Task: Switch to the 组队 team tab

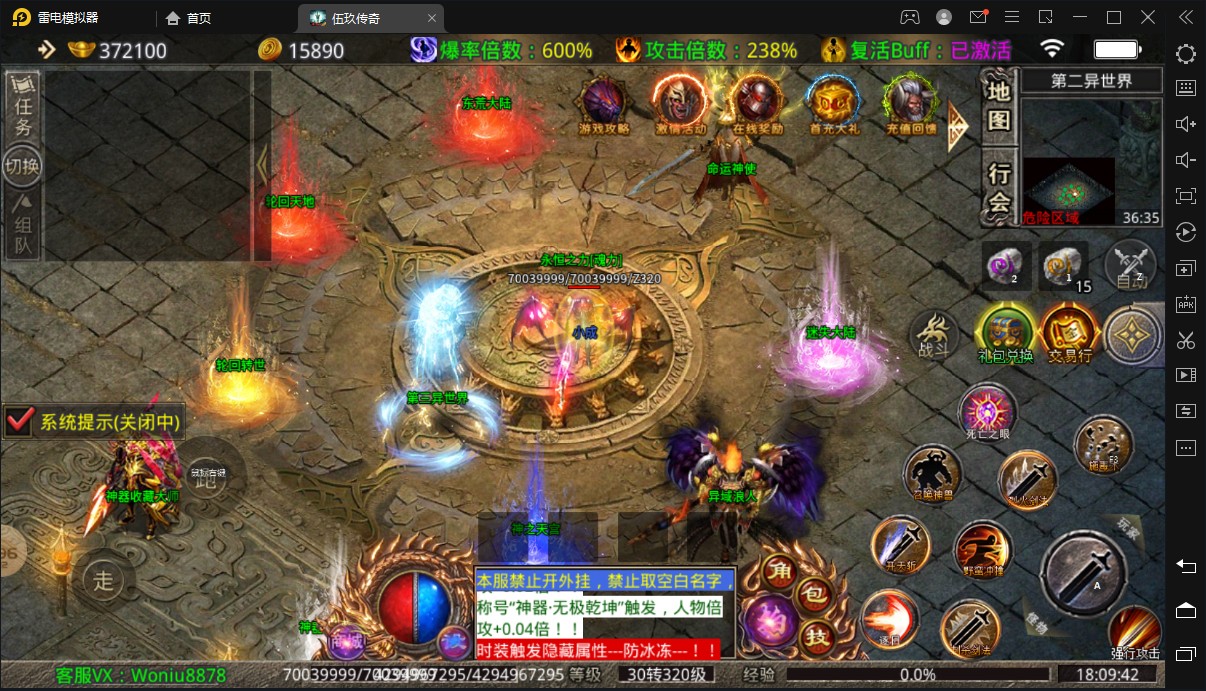Action: coord(23,228)
